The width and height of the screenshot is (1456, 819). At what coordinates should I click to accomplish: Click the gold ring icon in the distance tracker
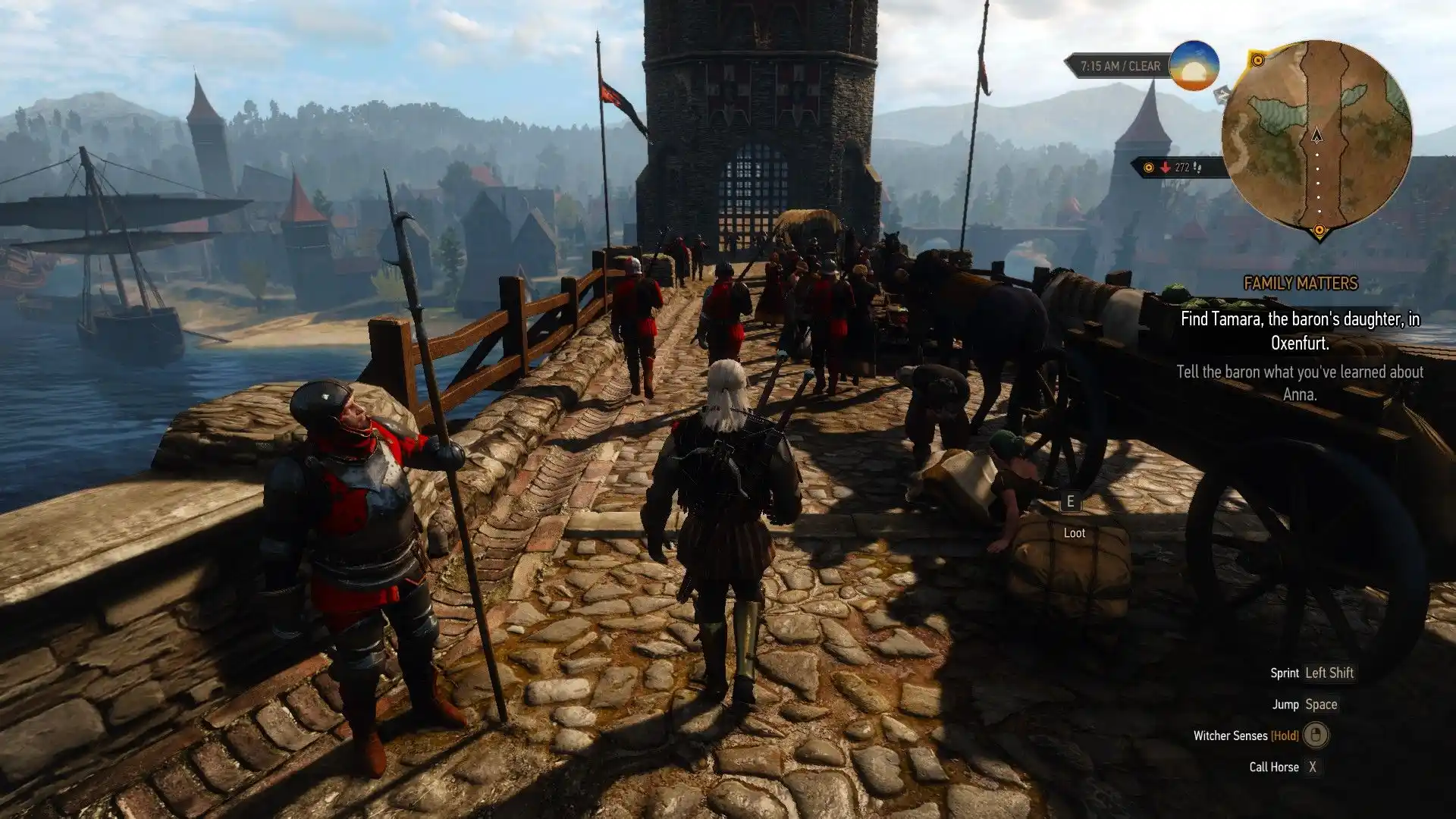click(1149, 168)
